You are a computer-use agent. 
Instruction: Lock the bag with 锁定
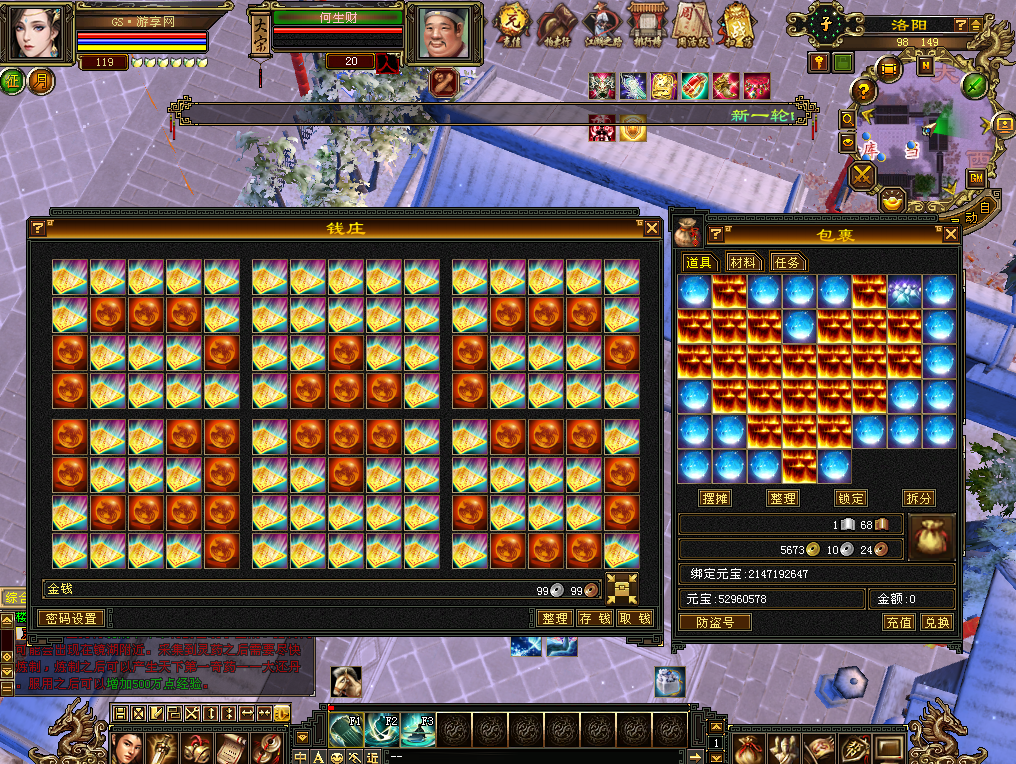click(x=850, y=498)
